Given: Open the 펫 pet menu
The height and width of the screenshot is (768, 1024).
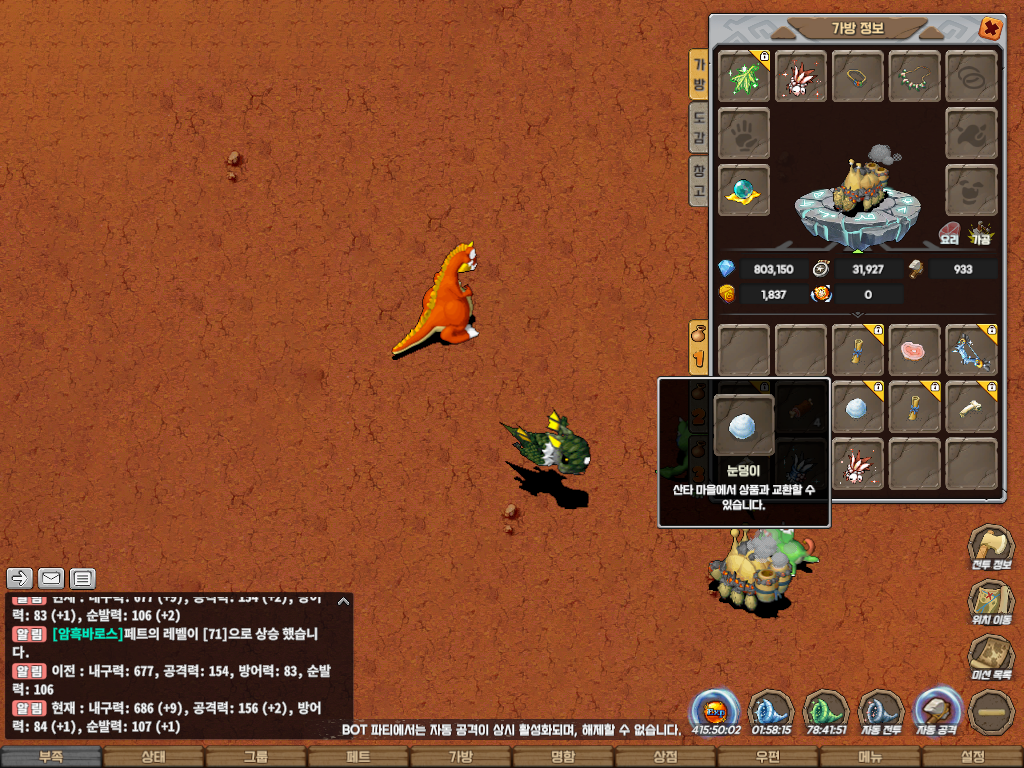Looking at the screenshot, I should pos(358,757).
